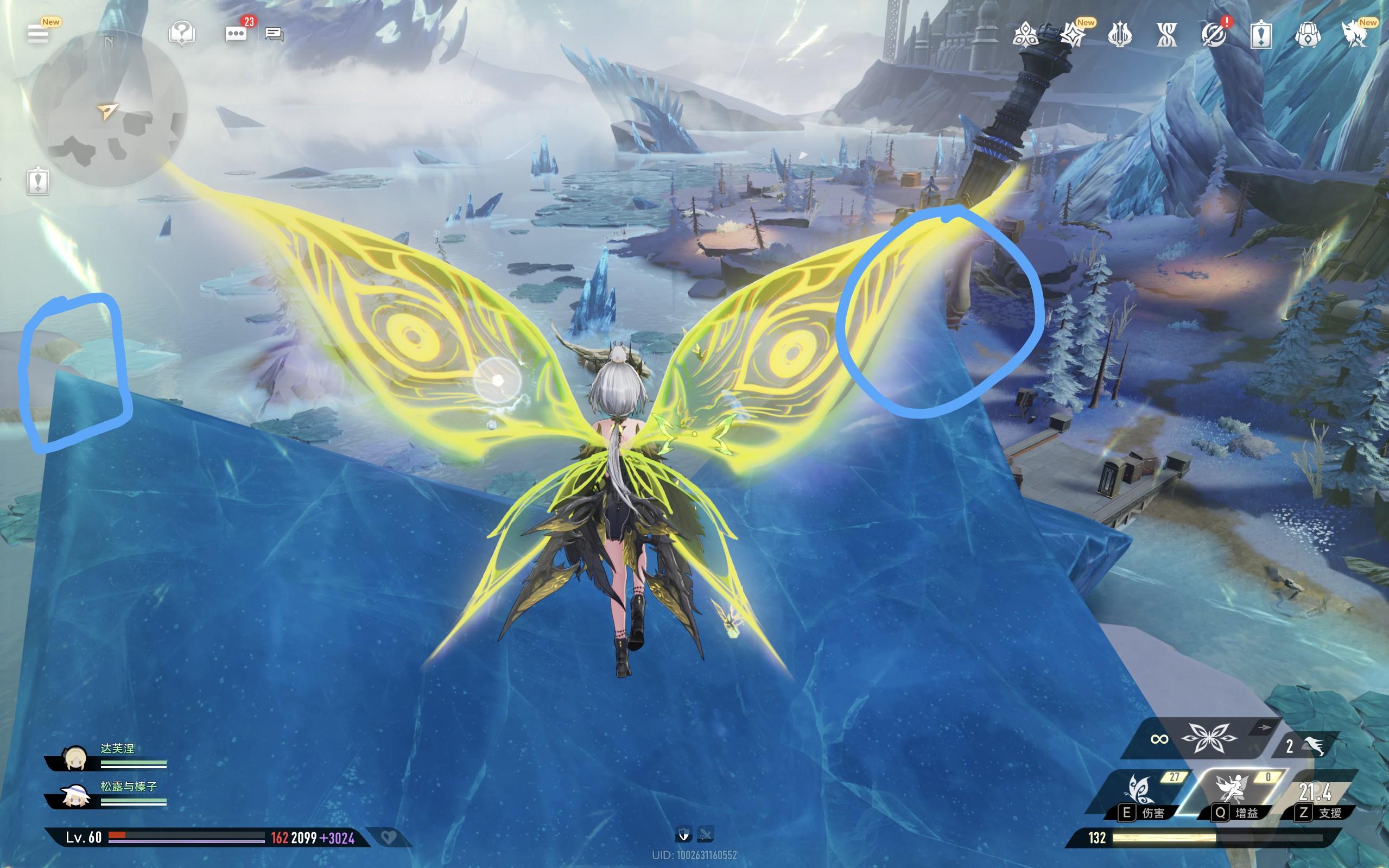This screenshot has height=868, width=1389.
Task: Activate the butterfly 伤害 skill
Action: 1141,795
